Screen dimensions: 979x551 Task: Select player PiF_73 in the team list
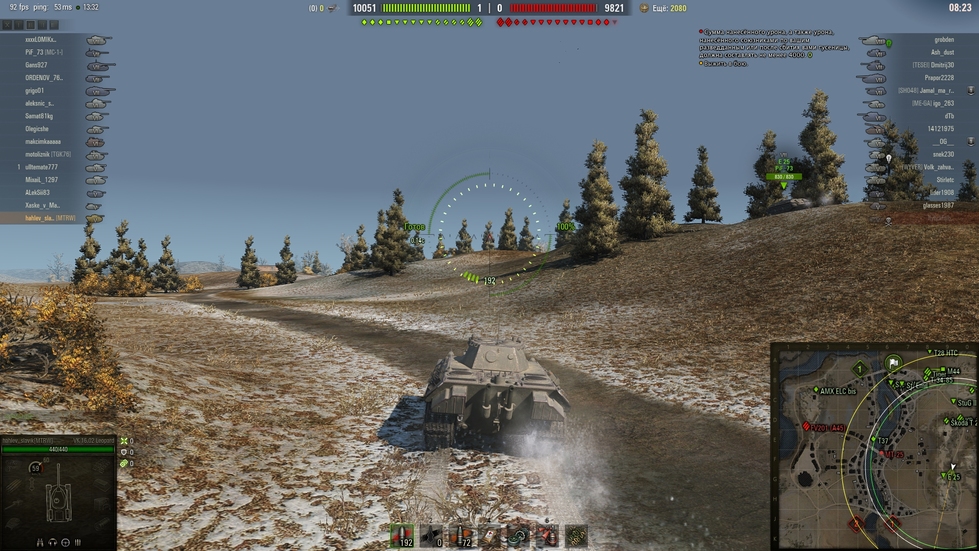[44, 52]
